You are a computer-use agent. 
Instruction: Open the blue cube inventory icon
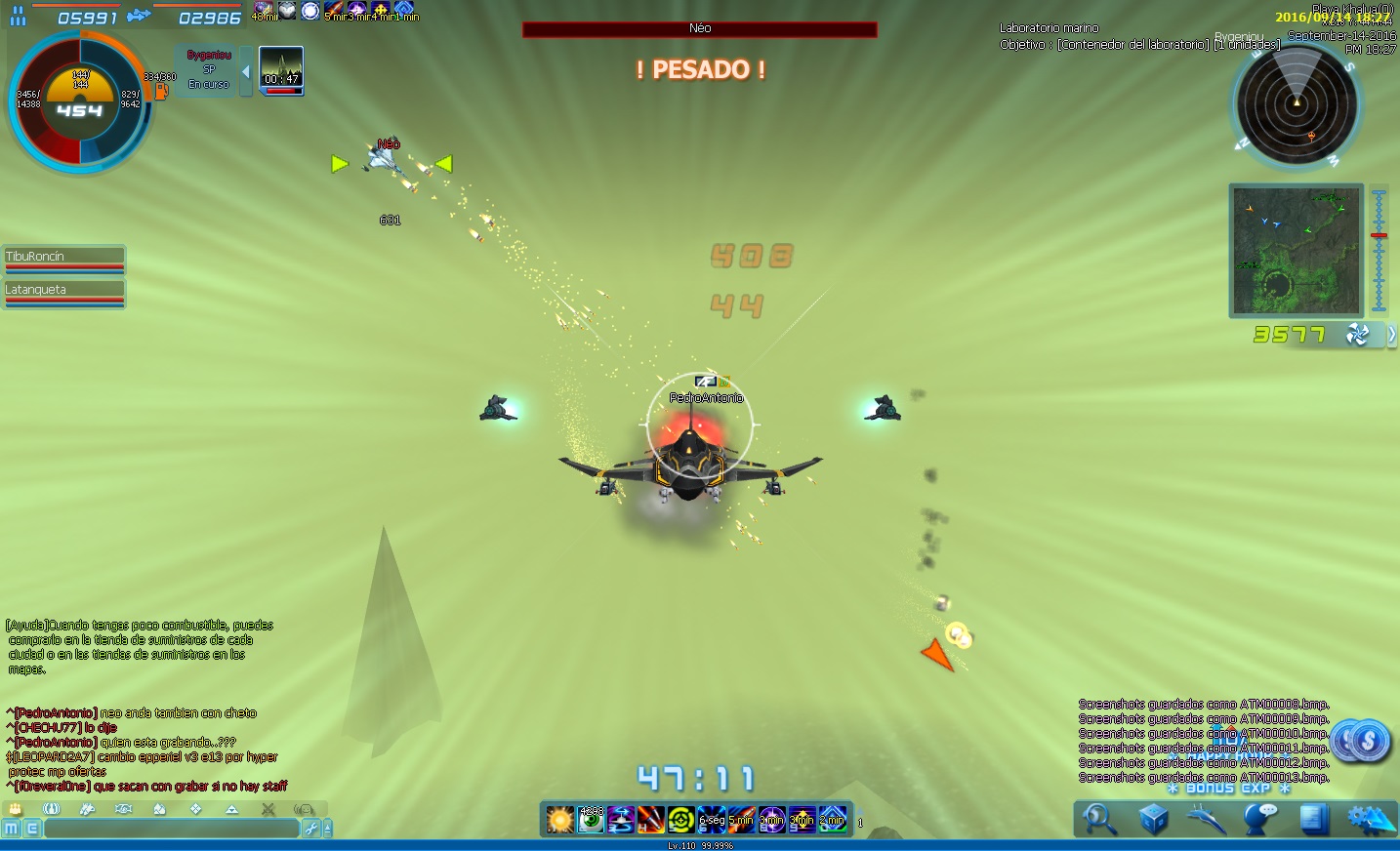click(x=1153, y=820)
